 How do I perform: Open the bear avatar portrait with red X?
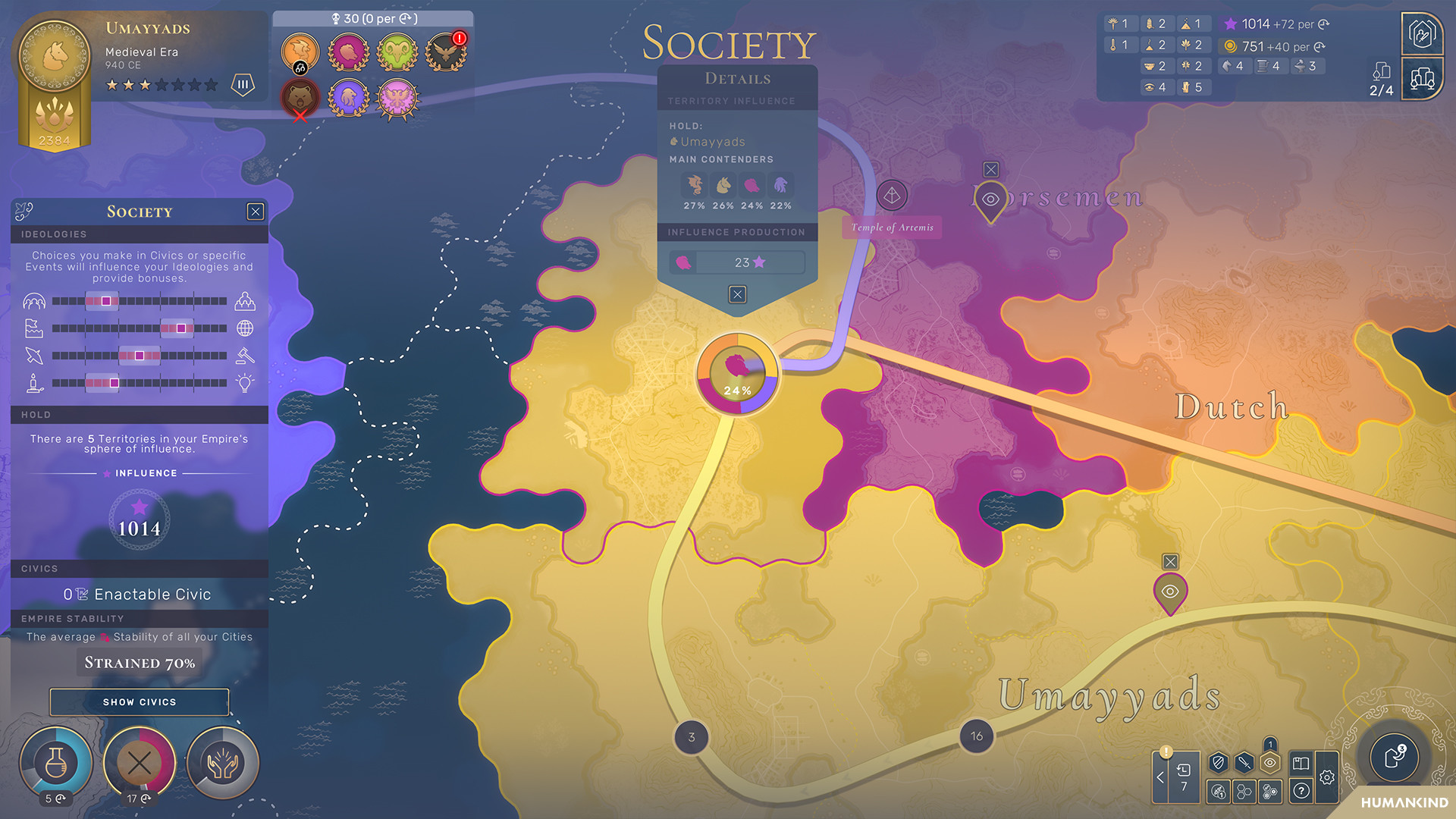coord(299,97)
